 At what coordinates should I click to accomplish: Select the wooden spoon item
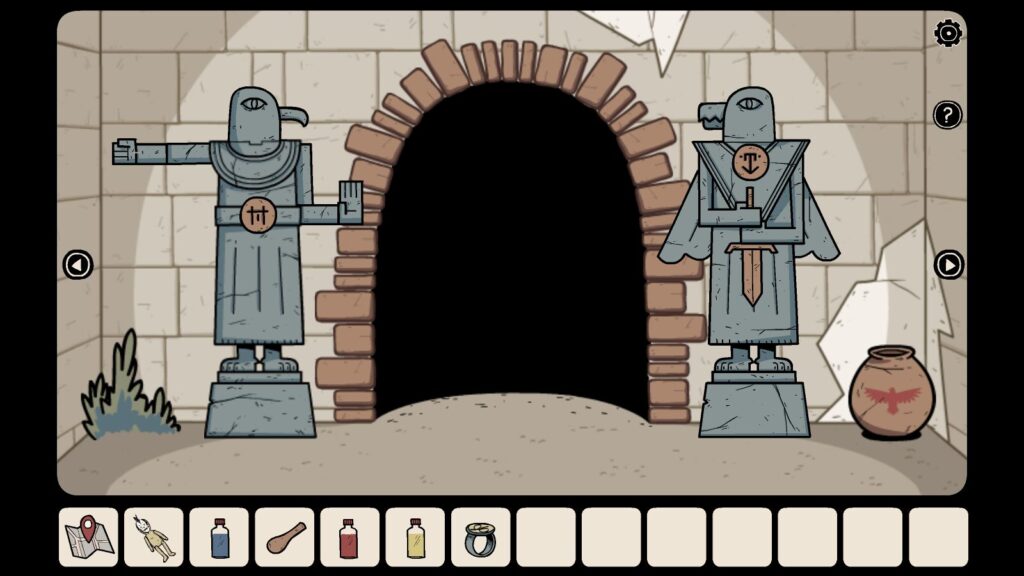click(x=285, y=537)
